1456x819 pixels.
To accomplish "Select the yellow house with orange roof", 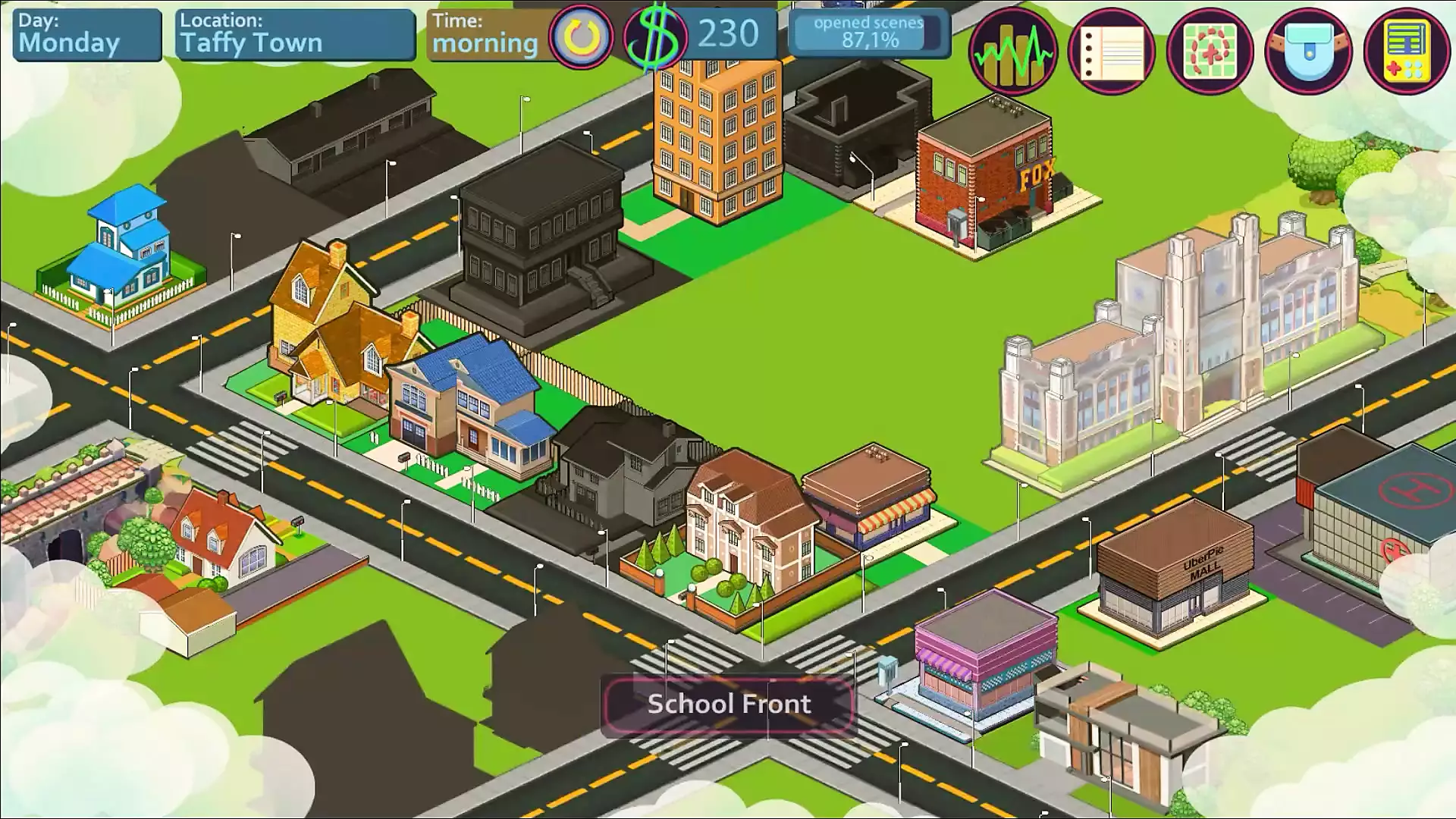I will coord(334,326).
